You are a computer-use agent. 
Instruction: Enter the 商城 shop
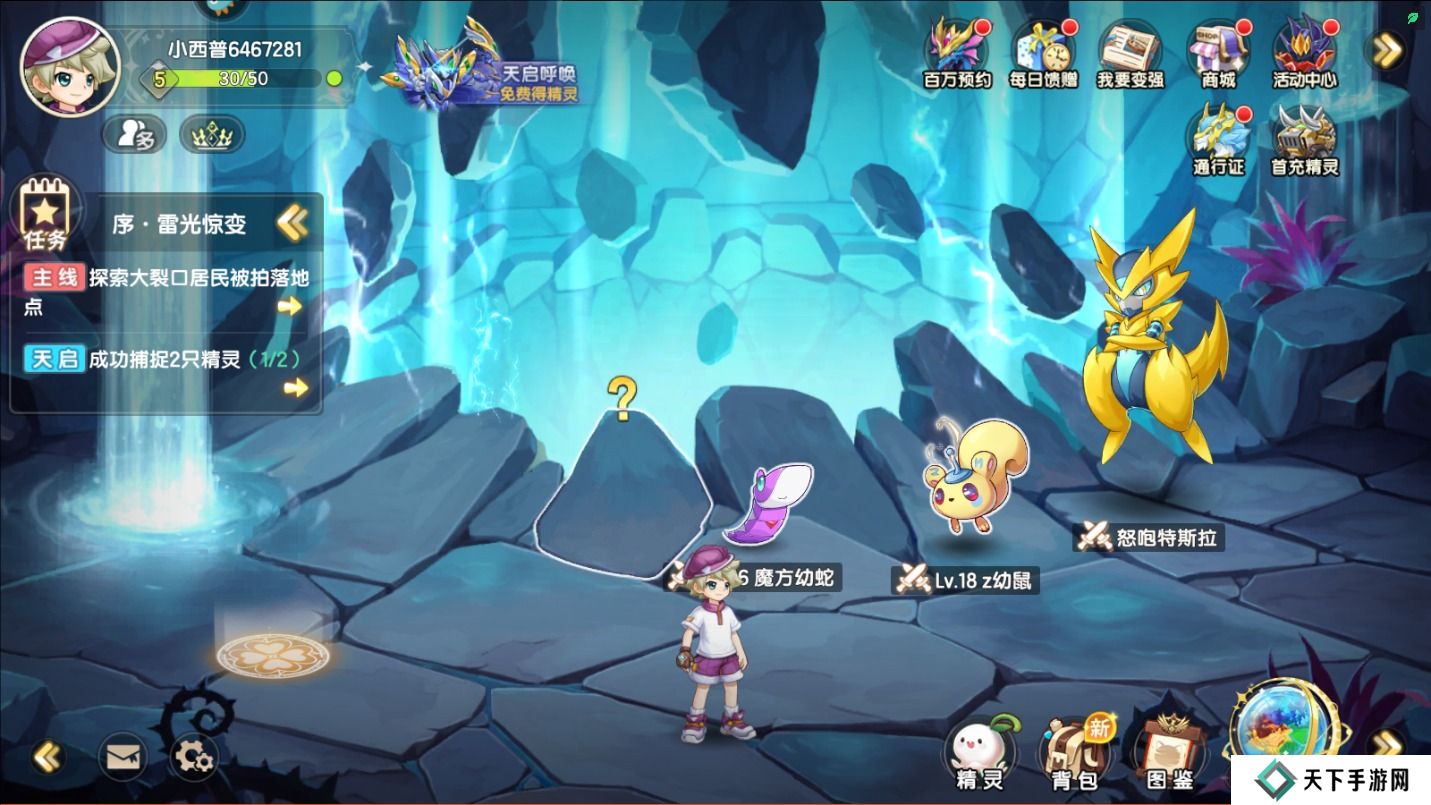coord(1217,54)
